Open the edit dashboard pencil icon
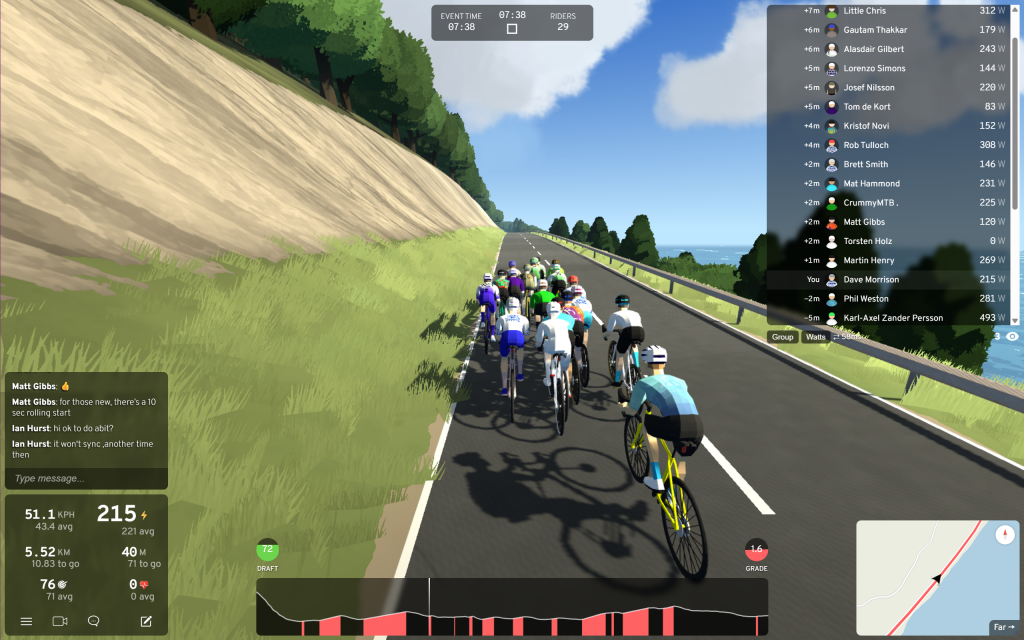Viewport: 1024px width, 640px height. (x=146, y=621)
